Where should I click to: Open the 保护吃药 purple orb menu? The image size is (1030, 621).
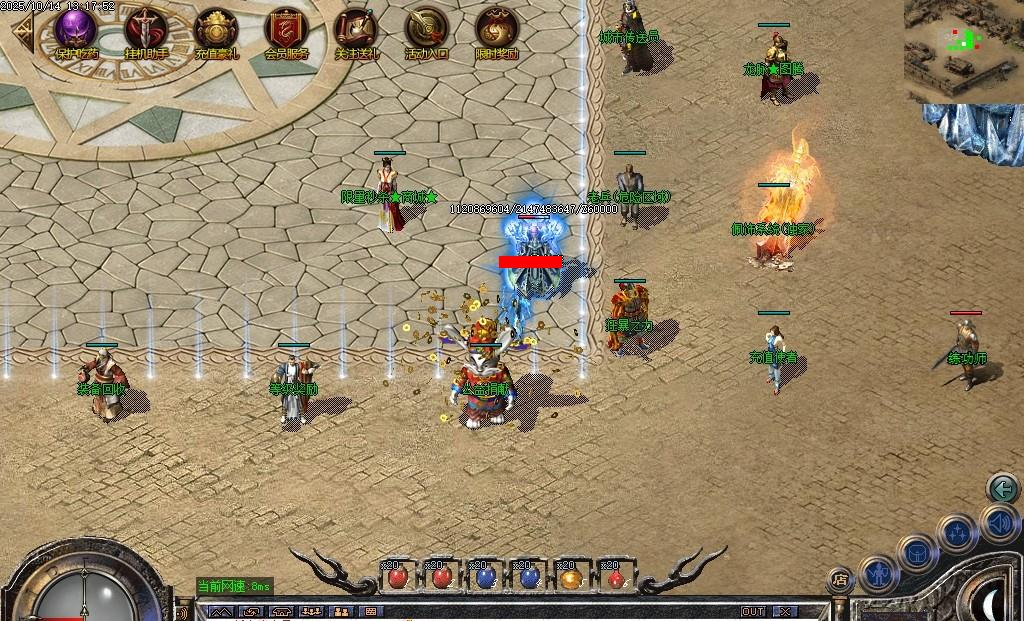pyautogui.click(x=76, y=30)
